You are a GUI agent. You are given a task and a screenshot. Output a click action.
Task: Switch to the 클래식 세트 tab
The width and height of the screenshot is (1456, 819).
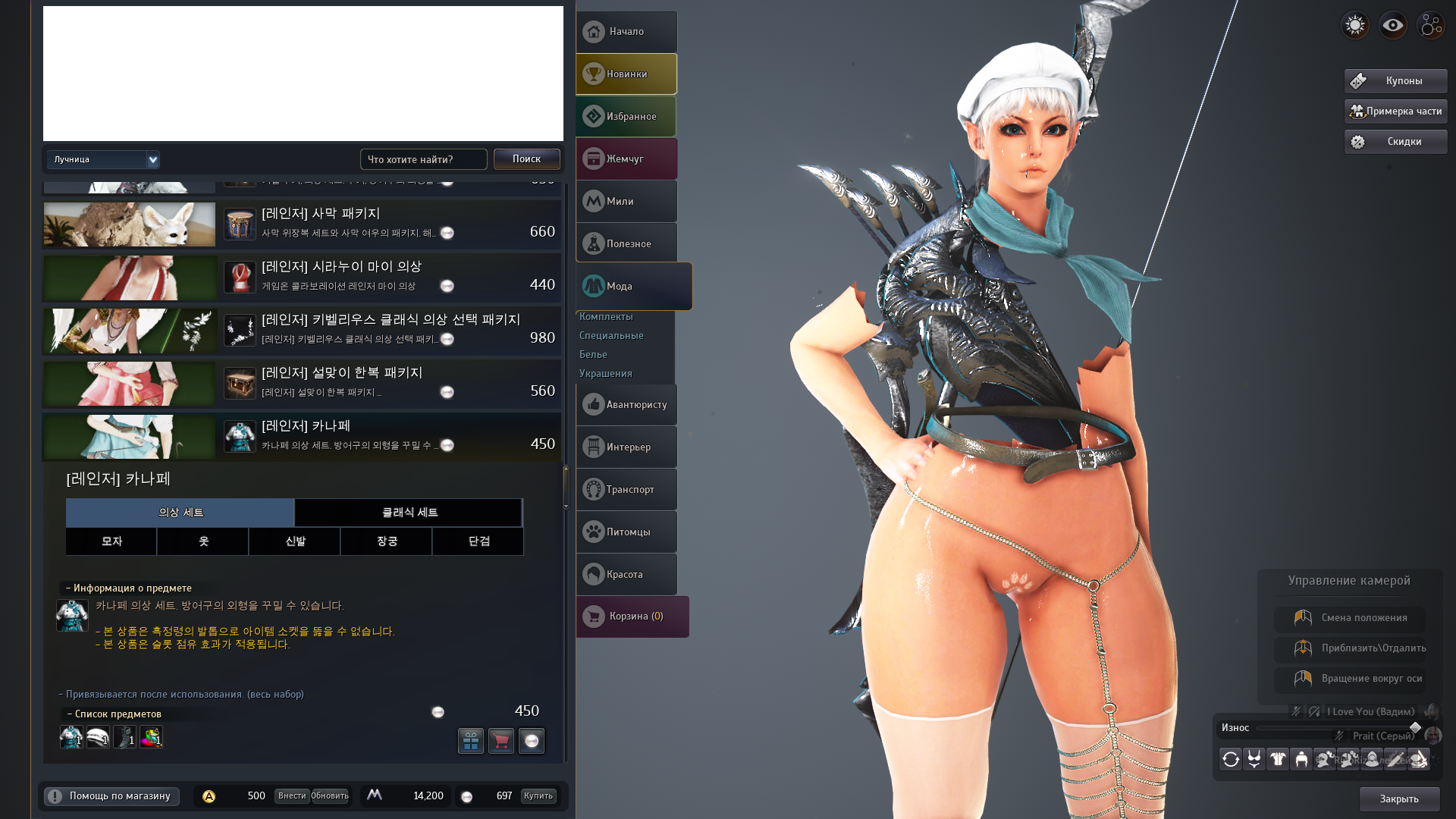pos(407,513)
